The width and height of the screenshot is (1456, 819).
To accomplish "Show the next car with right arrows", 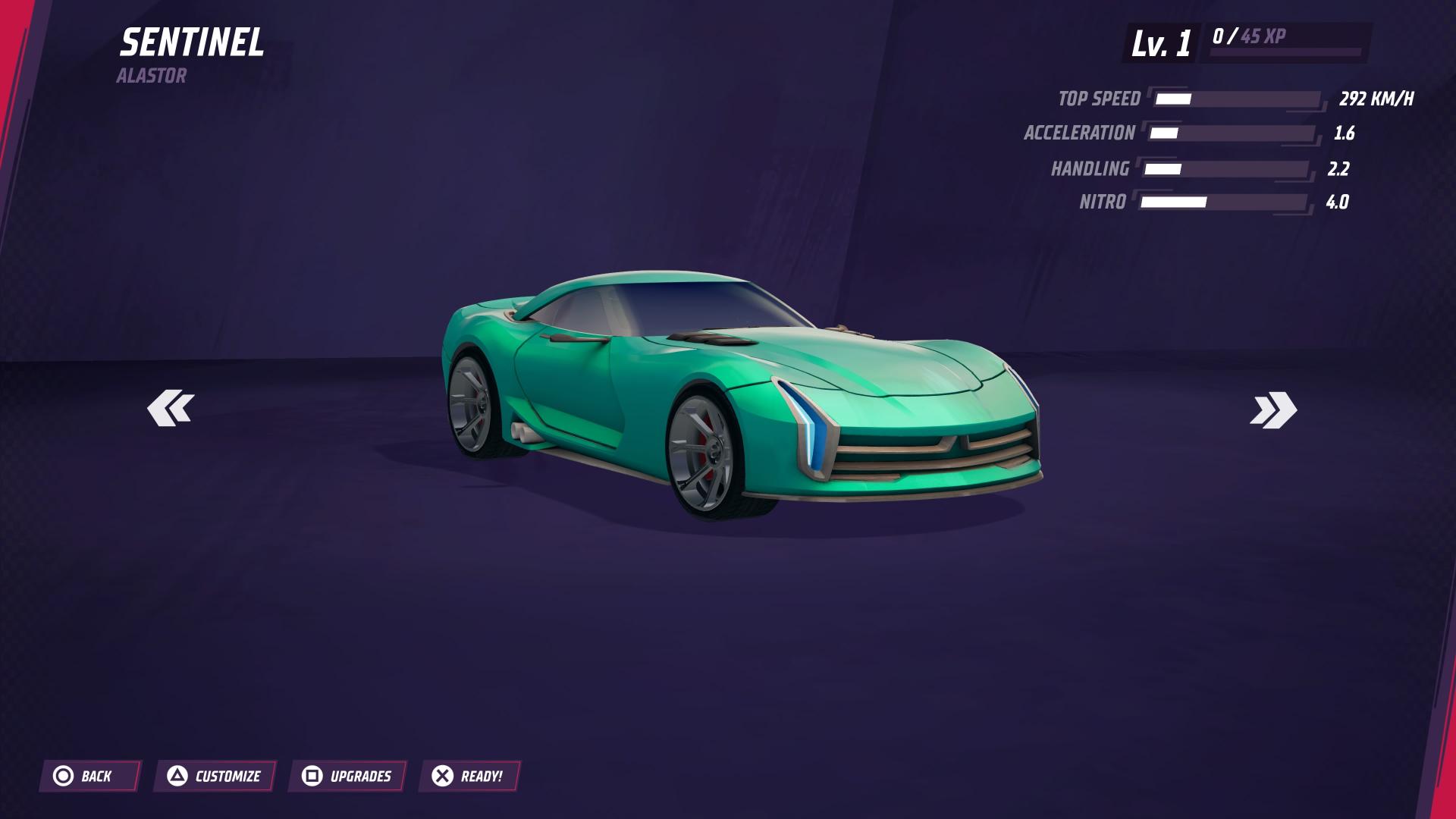I will (x=1273, y=410).
